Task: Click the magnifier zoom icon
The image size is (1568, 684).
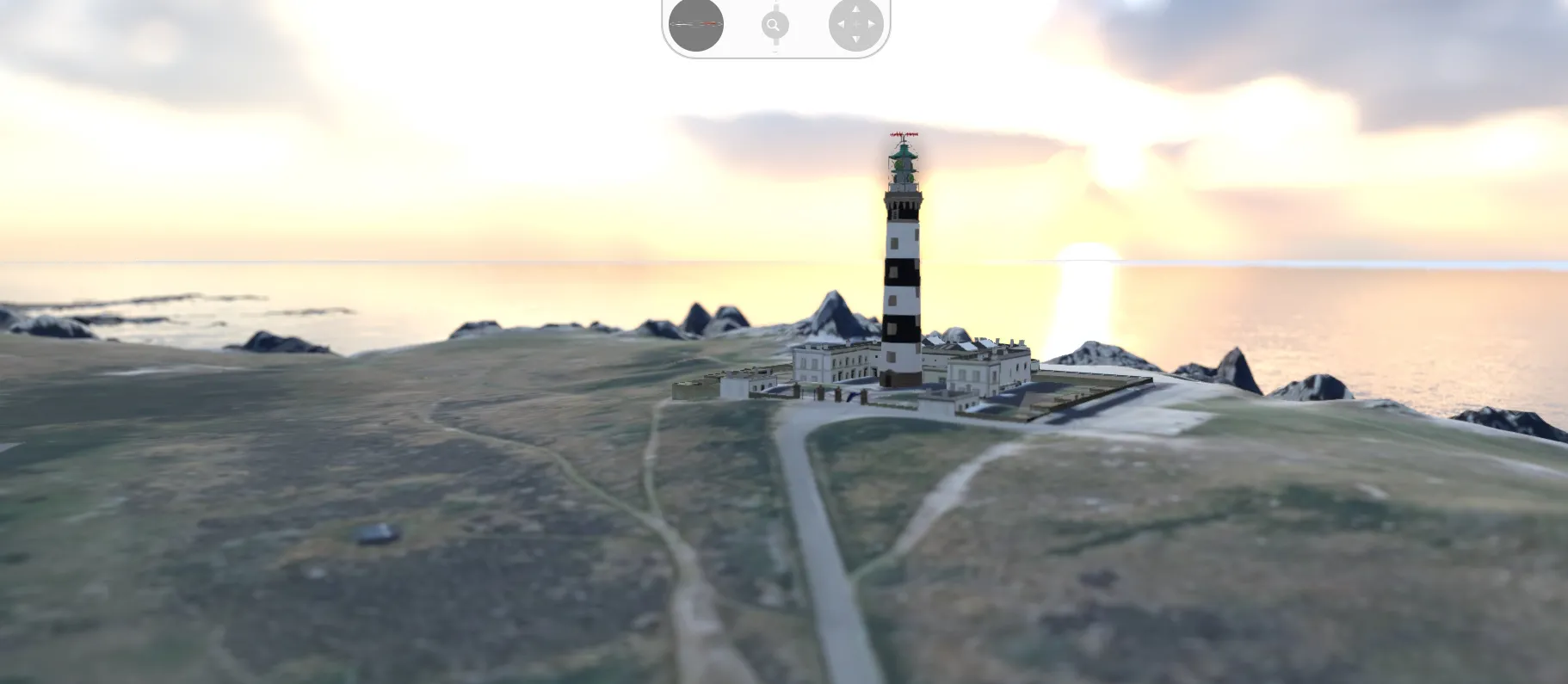Action: tap(775, 24)
